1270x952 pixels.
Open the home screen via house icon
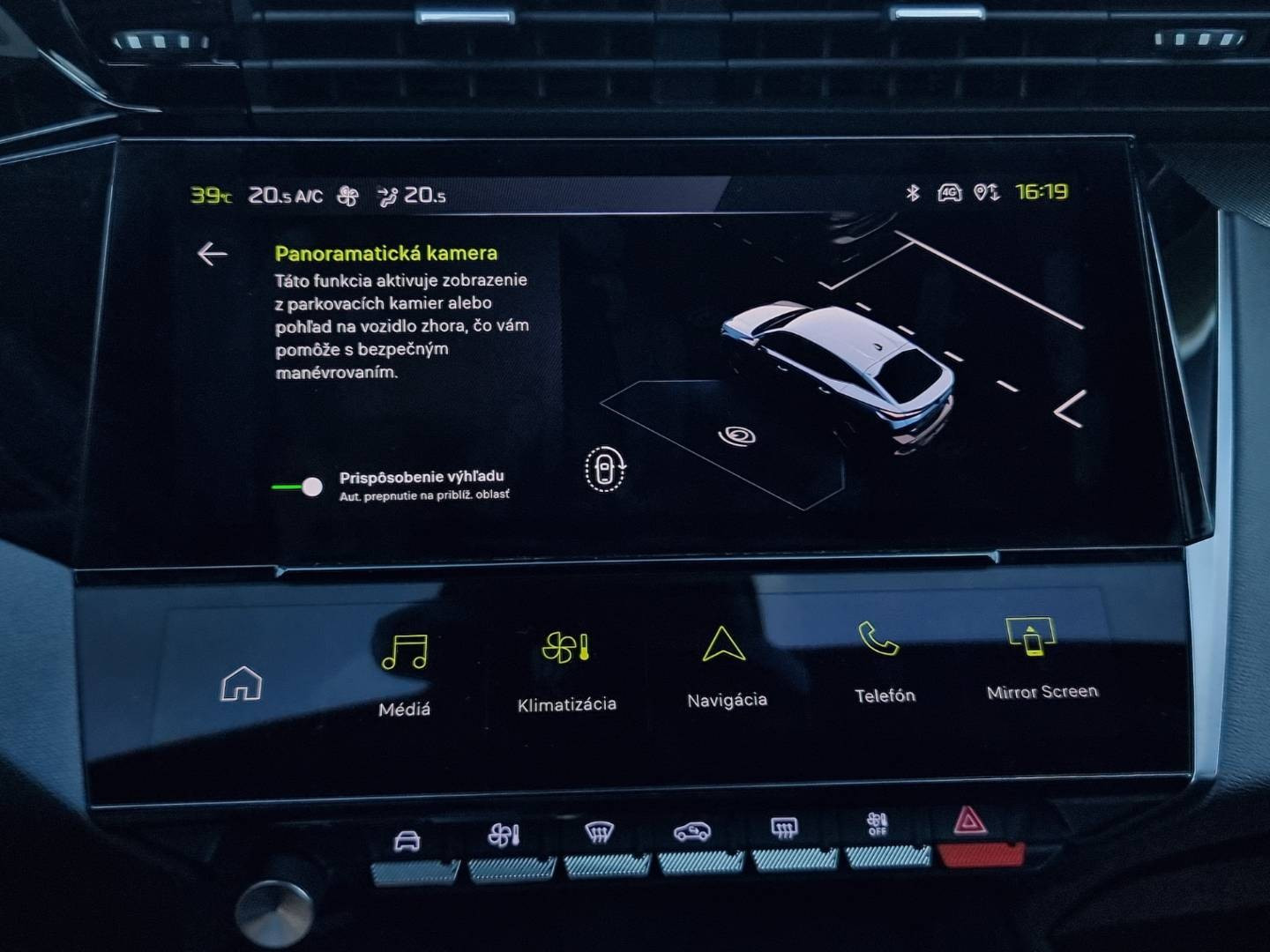click(x=241, y=683)
